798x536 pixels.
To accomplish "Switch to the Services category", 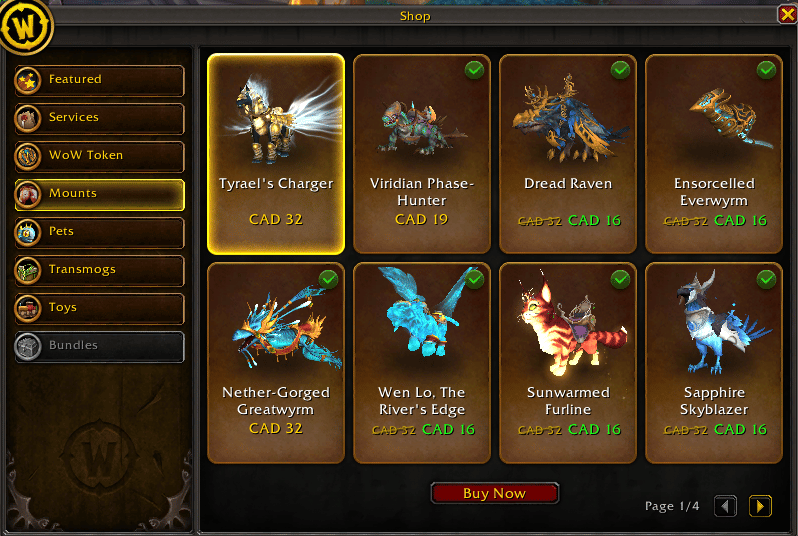I will pyautogui.click(x=99, y=118).
